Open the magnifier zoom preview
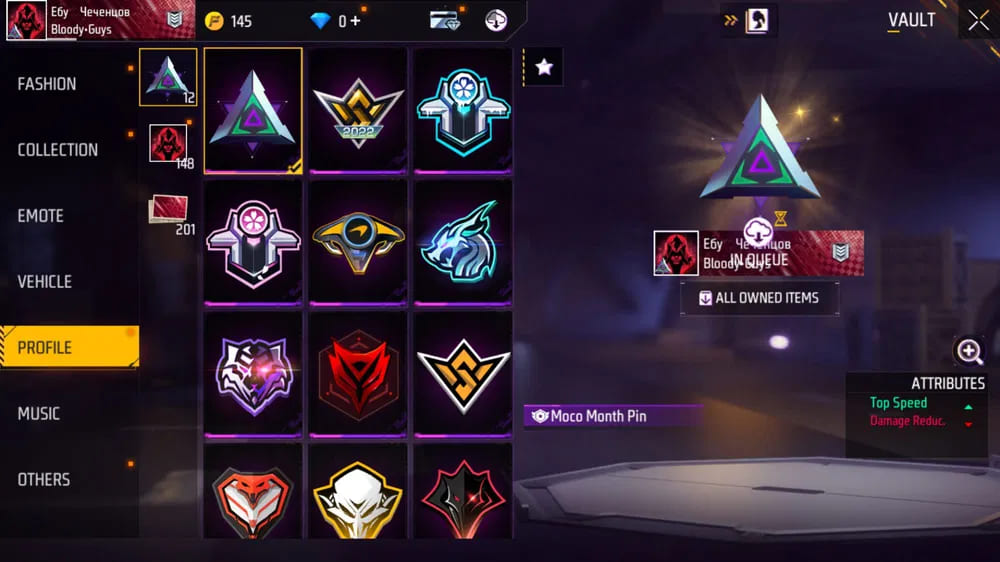Screen dimensions: 1000x562 (x=969, y=351)
